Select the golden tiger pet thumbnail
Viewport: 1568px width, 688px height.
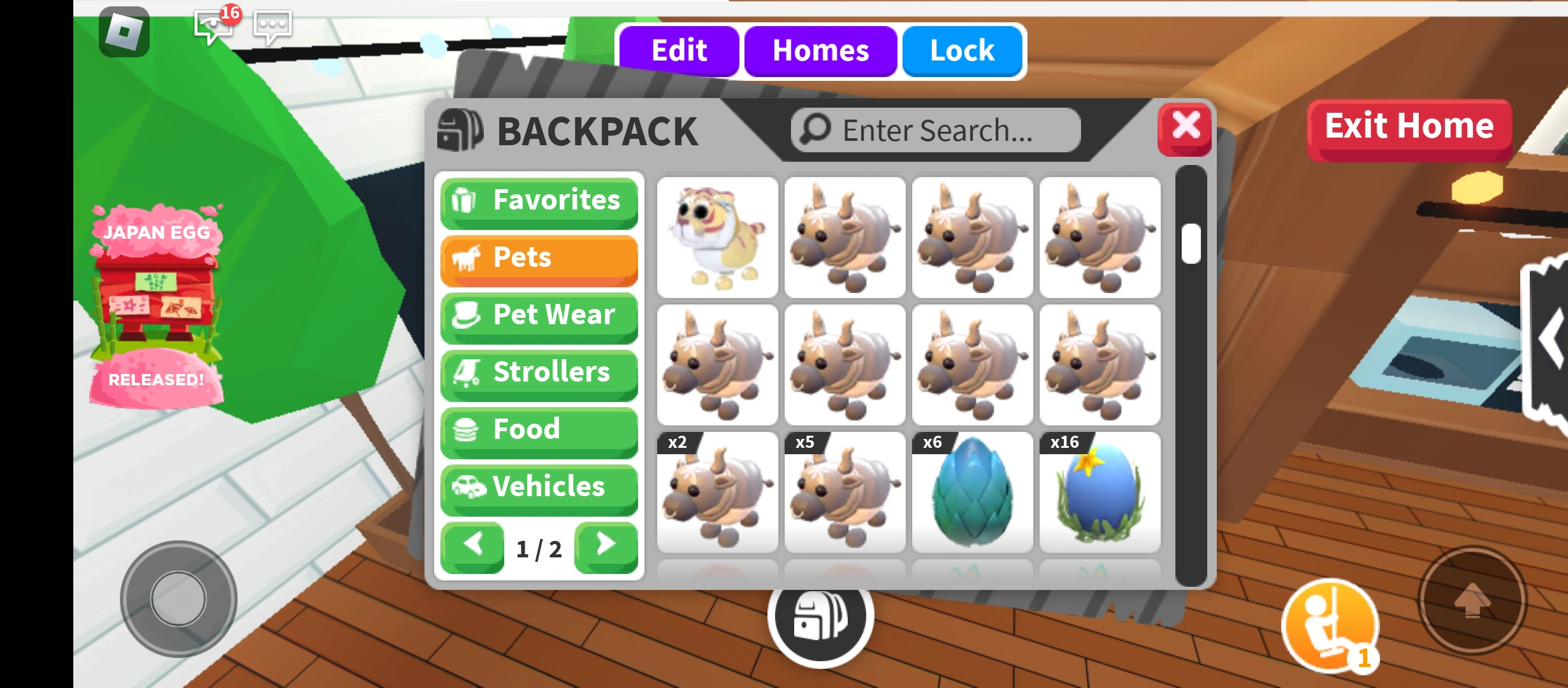click(716, 237)
